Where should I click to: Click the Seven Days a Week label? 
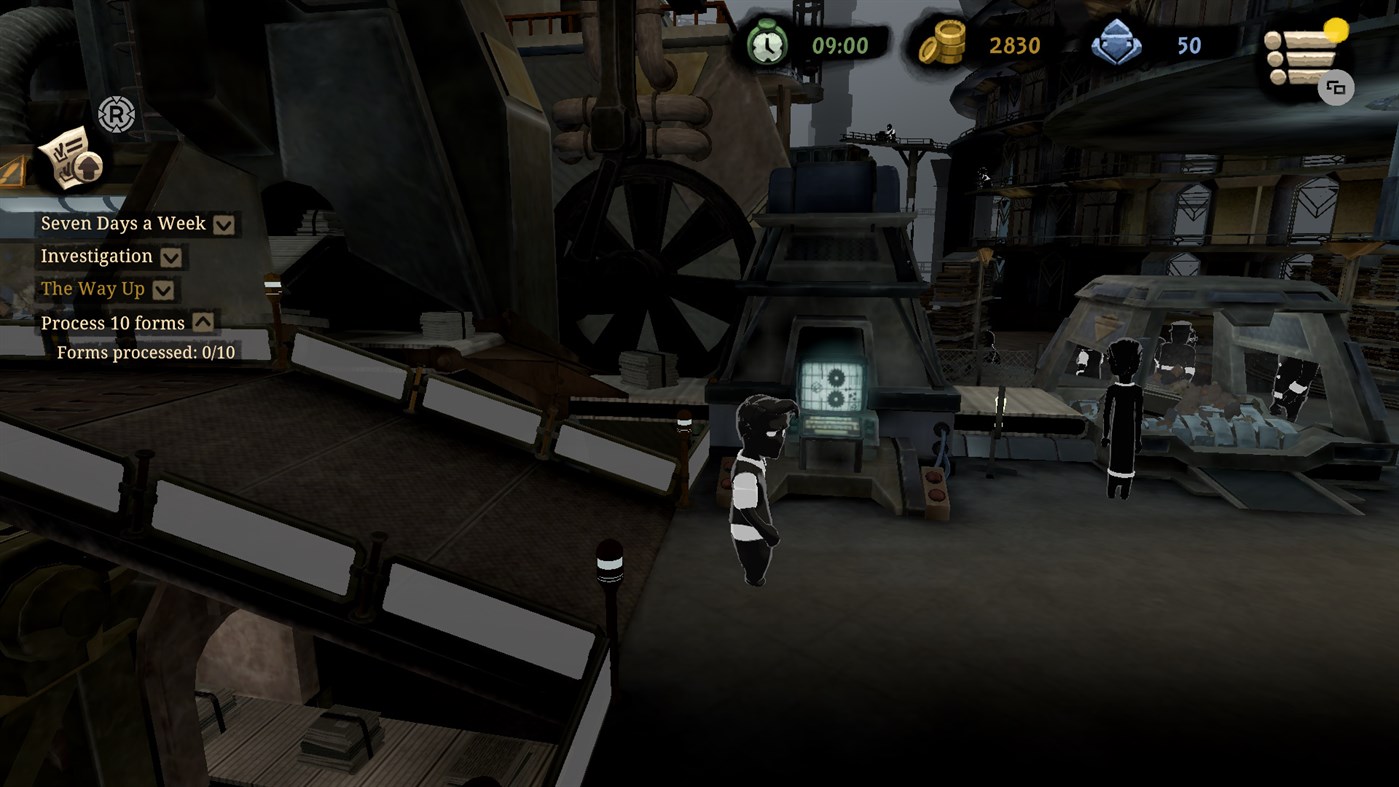[x=122, y=224]
